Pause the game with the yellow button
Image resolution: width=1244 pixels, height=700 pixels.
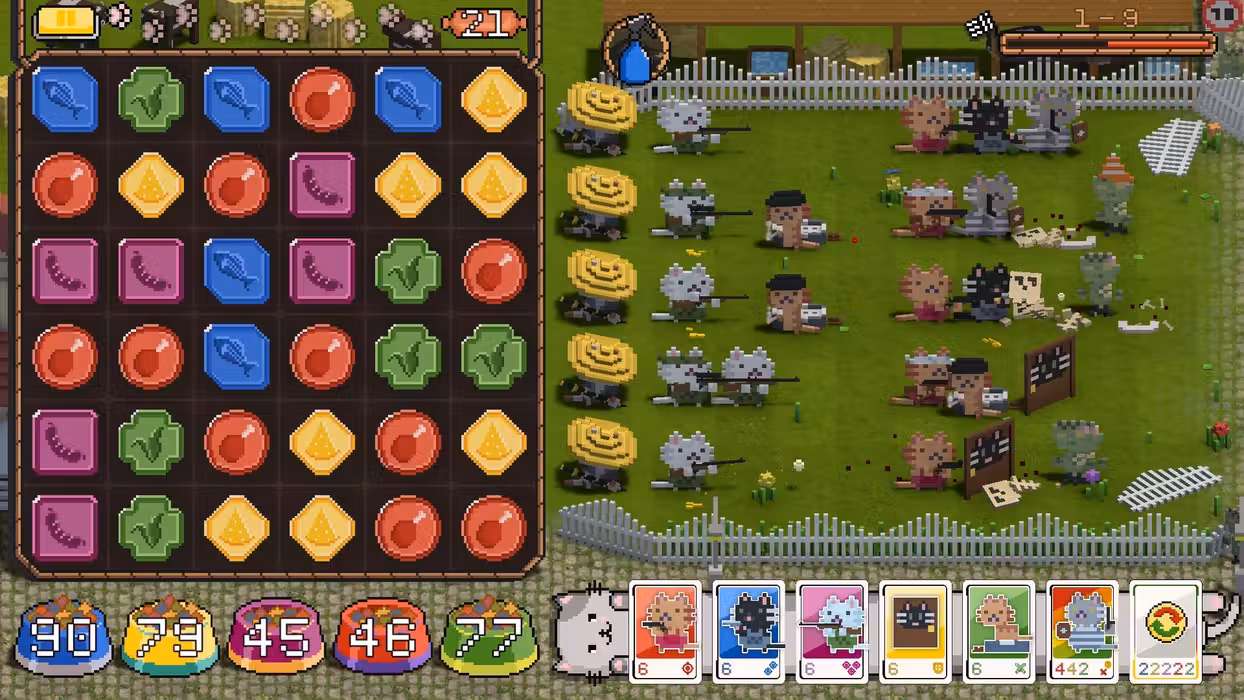(x=67, y=21)
